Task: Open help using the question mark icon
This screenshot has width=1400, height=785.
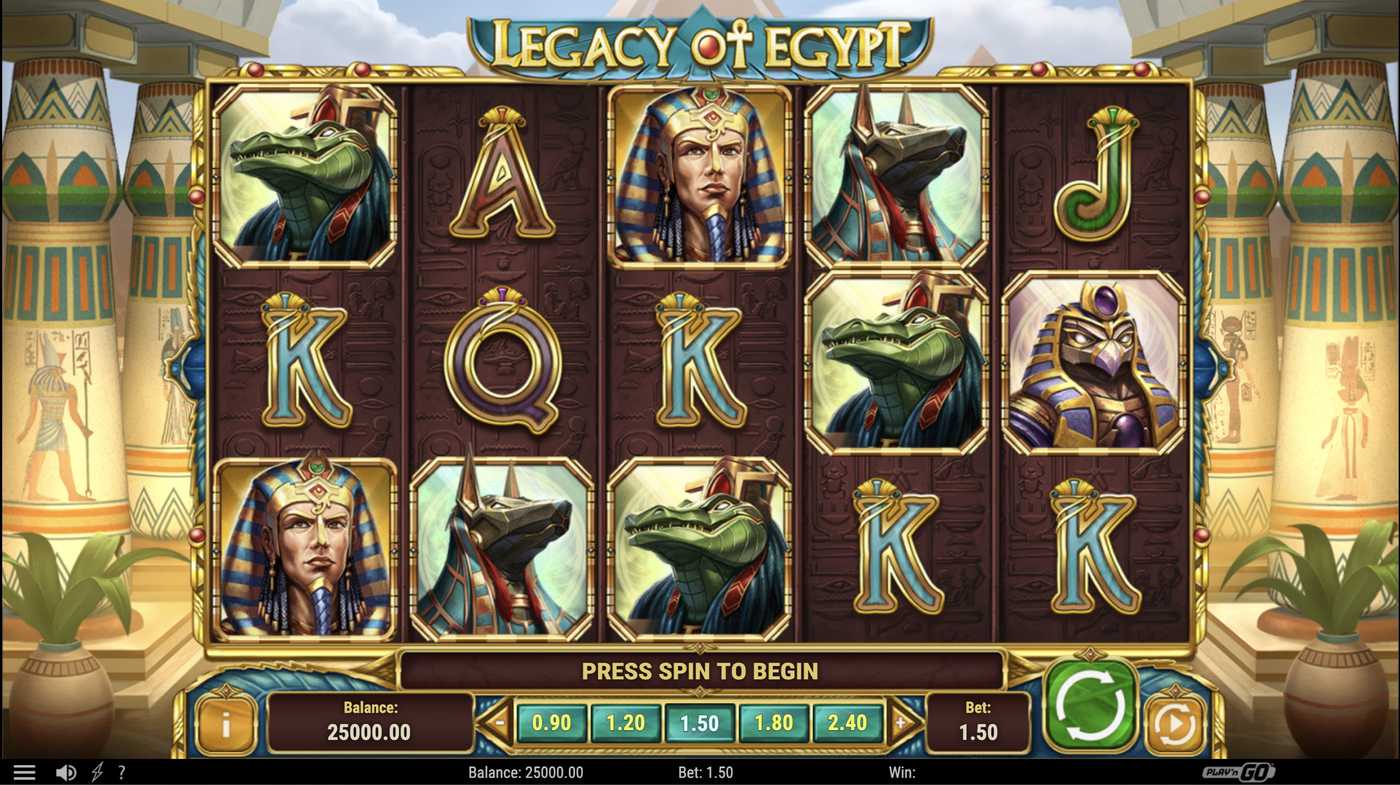Action: click(x=122, y=771)
